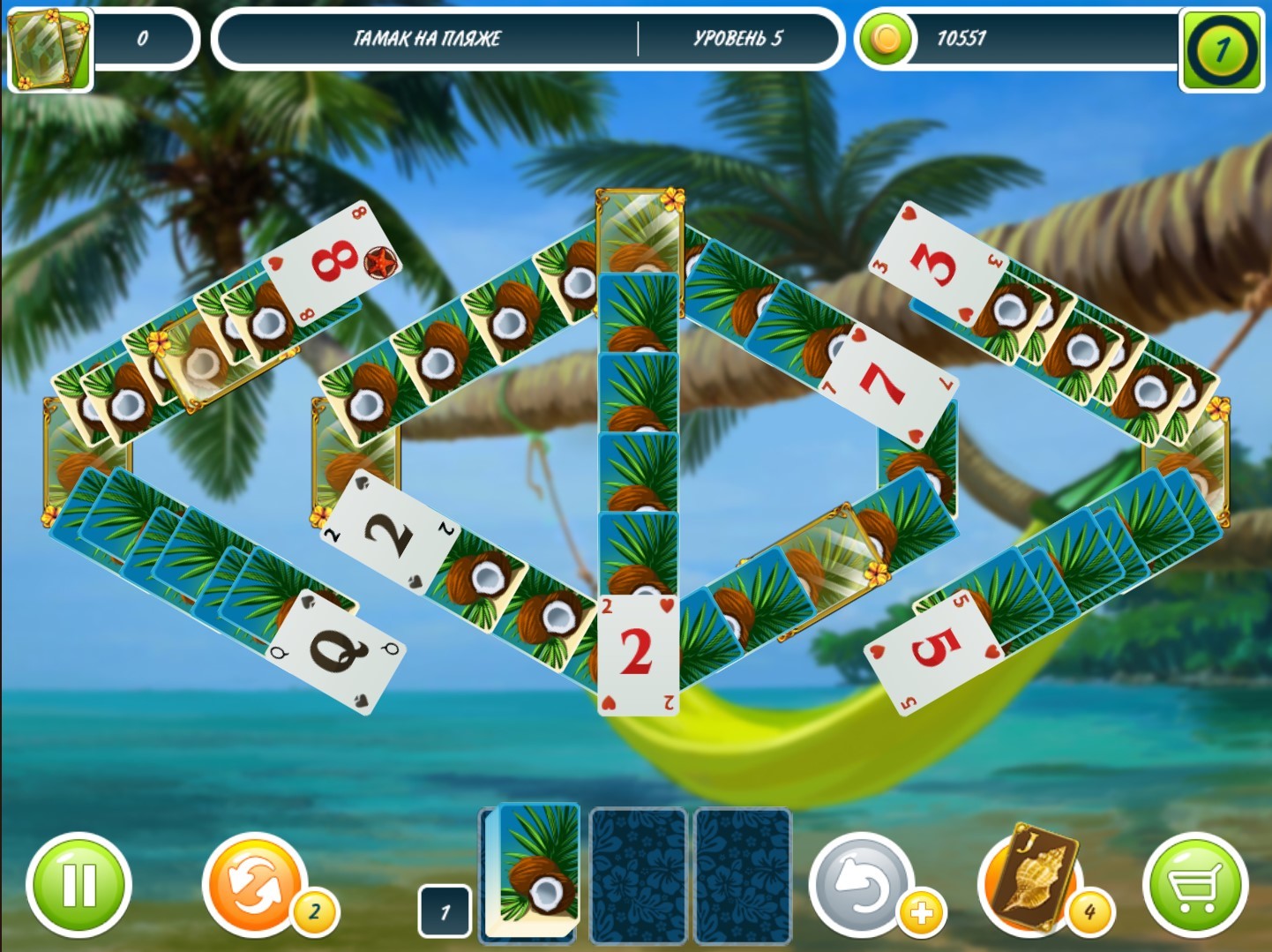Click the pause button

point(78,884)
